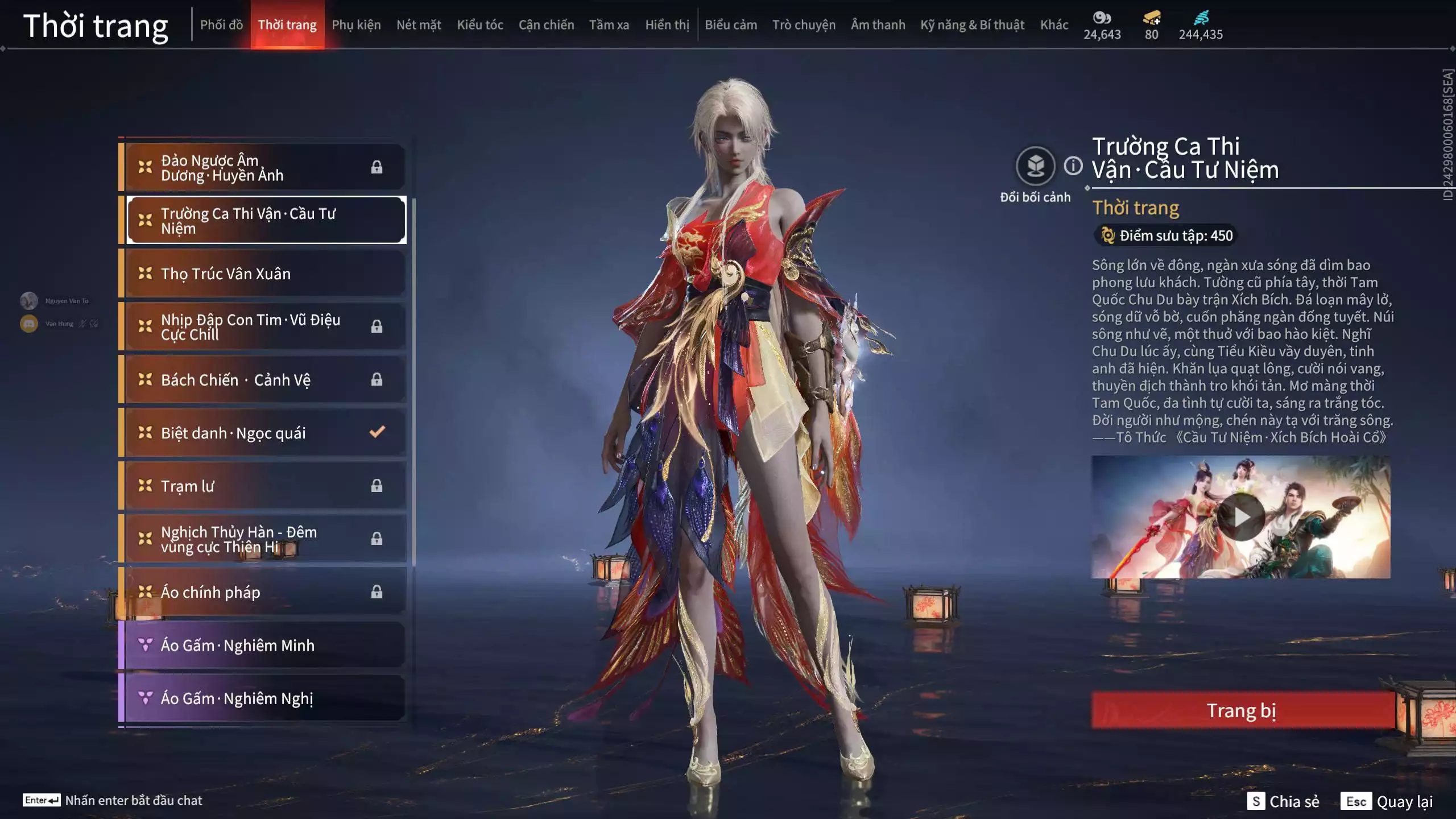This screenshot has width=1456, height=819.
Task: Change the scene with Đổi bối cảnh
Action: 1035,167
